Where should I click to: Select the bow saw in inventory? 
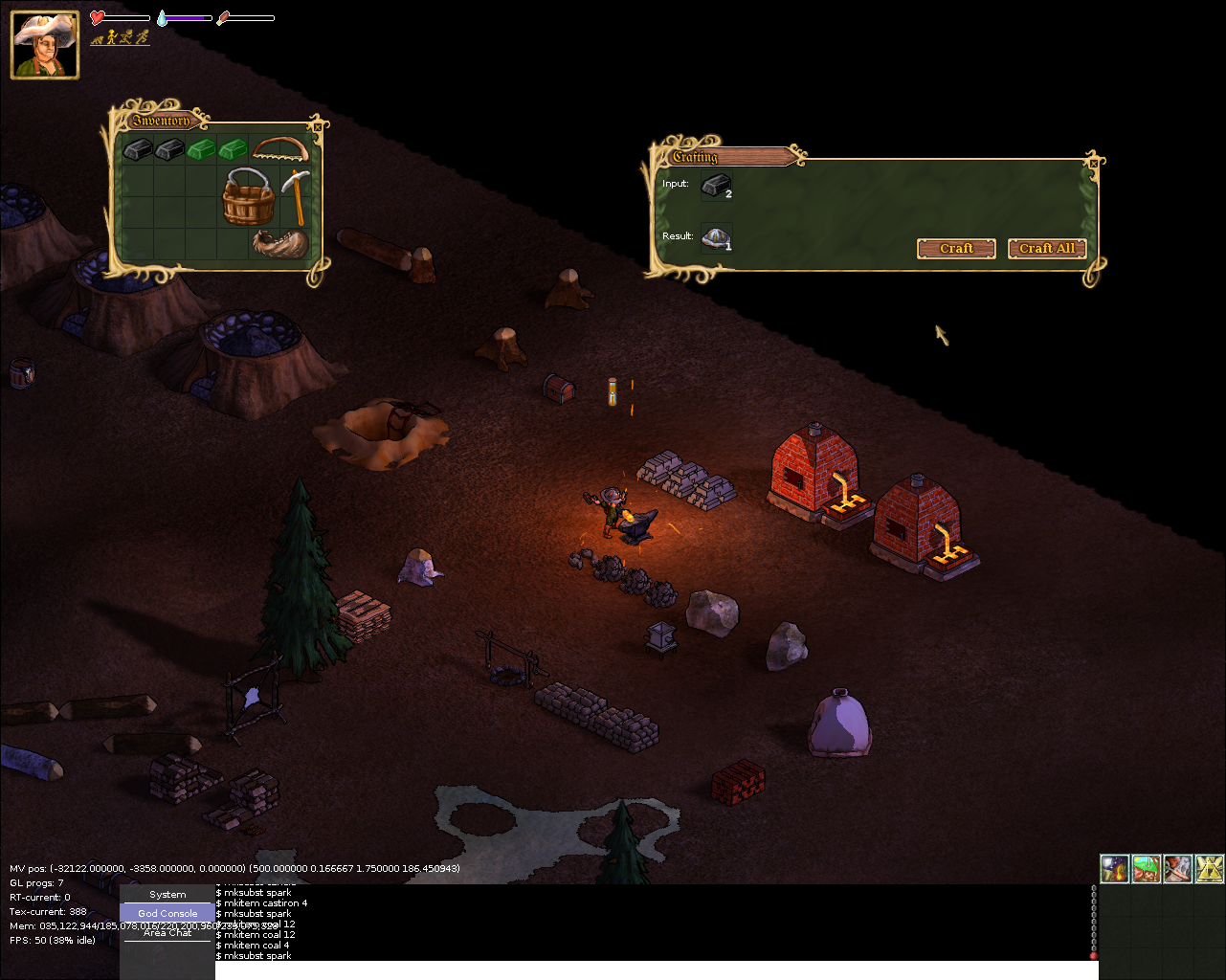click(x=280, y=148)
